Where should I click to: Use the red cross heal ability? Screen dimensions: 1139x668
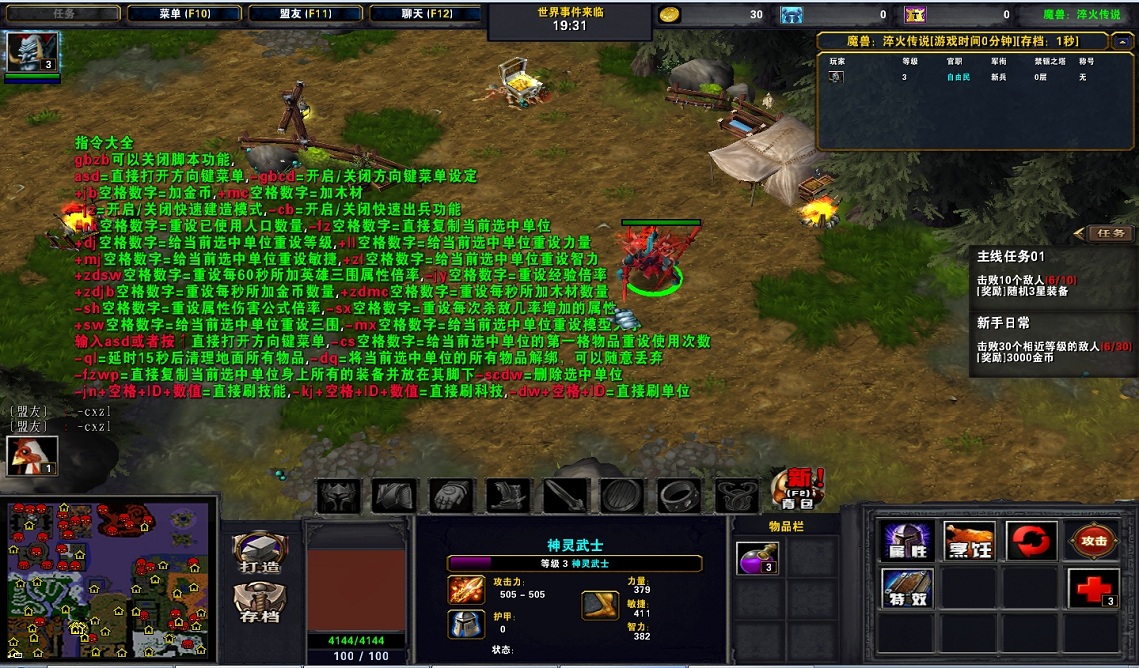pyautogui.click(x=1092, y=588)
